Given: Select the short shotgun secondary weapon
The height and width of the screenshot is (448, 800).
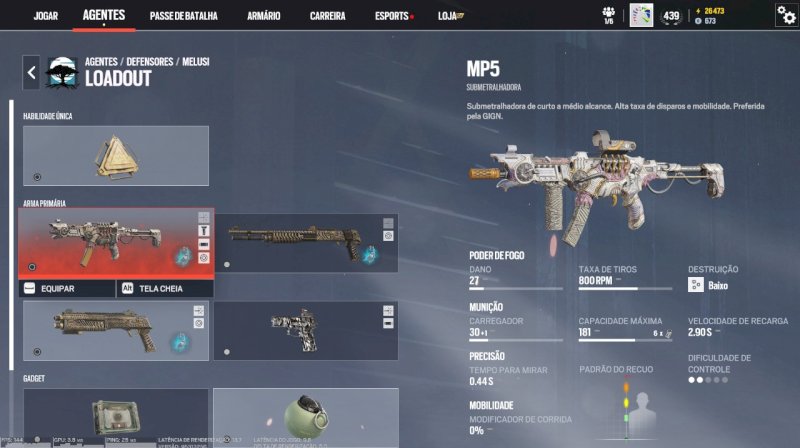Looking at the screenshot, I should pyautogui.click(x=115, y=330).
